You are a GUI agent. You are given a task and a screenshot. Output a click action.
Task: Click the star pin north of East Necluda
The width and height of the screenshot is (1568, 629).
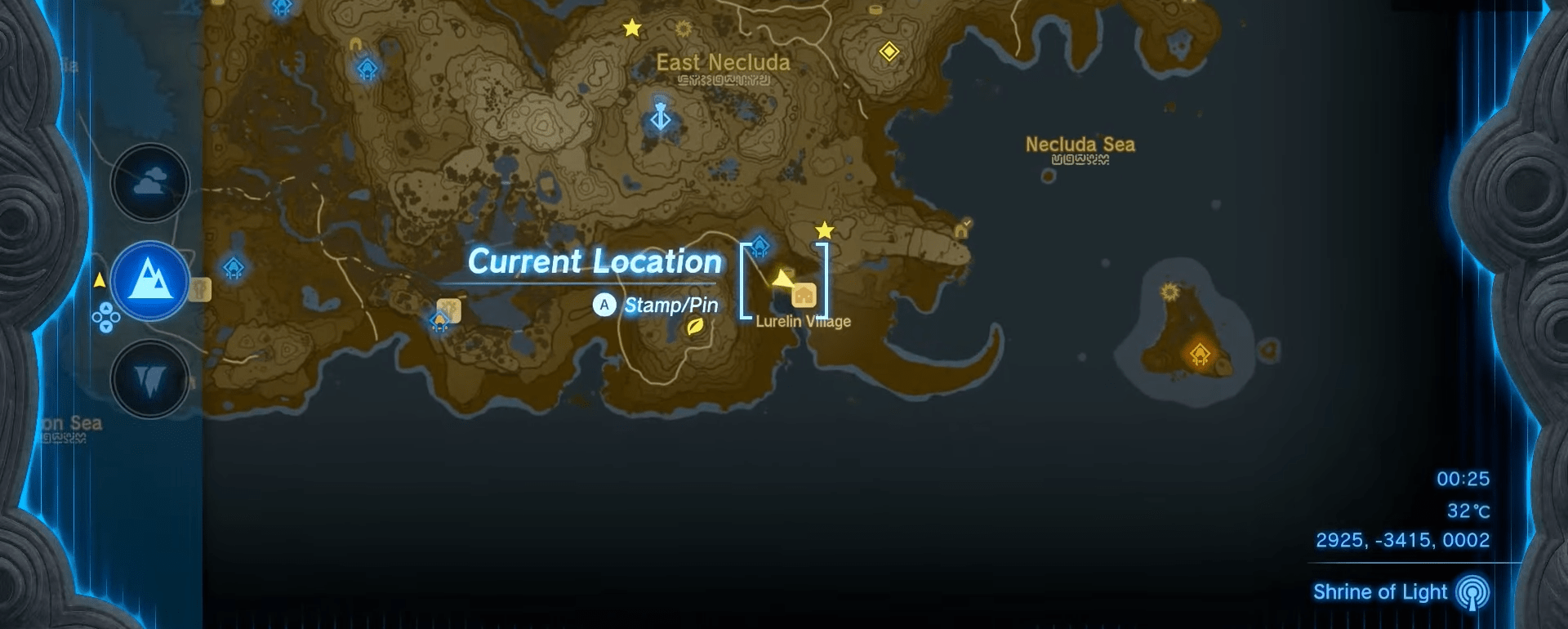click(x=630, y=27)
